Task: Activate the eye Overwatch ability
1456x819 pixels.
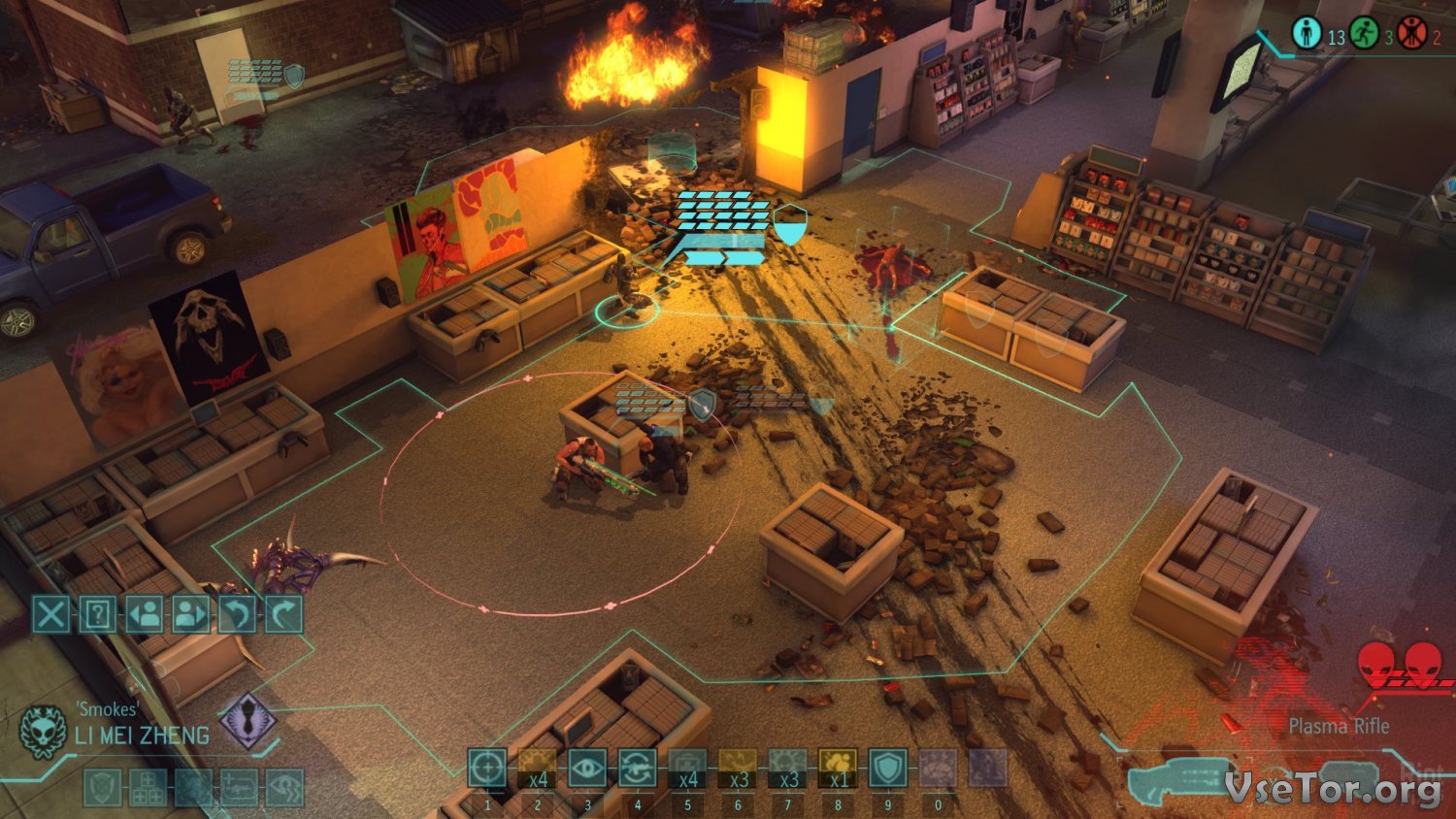Action: (587, 768)
